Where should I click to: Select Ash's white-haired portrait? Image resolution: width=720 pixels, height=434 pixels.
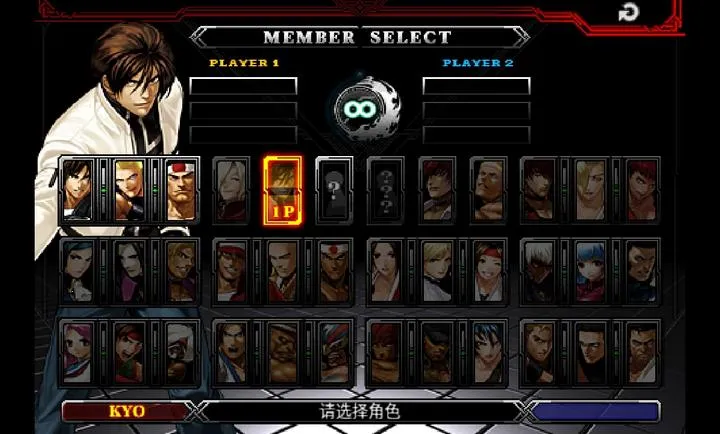tap(231, 188)
